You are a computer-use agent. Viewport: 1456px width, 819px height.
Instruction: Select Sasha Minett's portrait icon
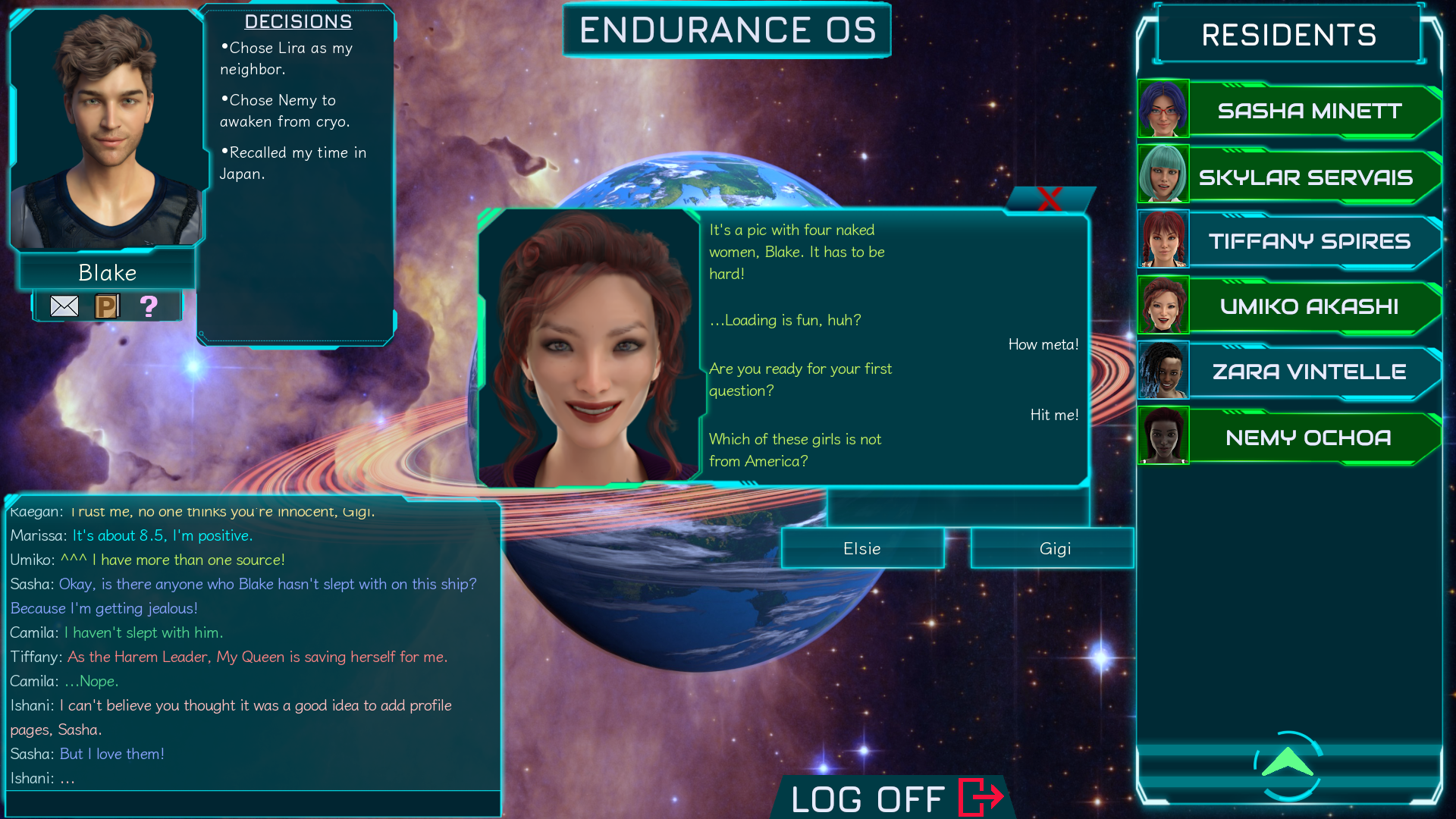point(1163,109)
